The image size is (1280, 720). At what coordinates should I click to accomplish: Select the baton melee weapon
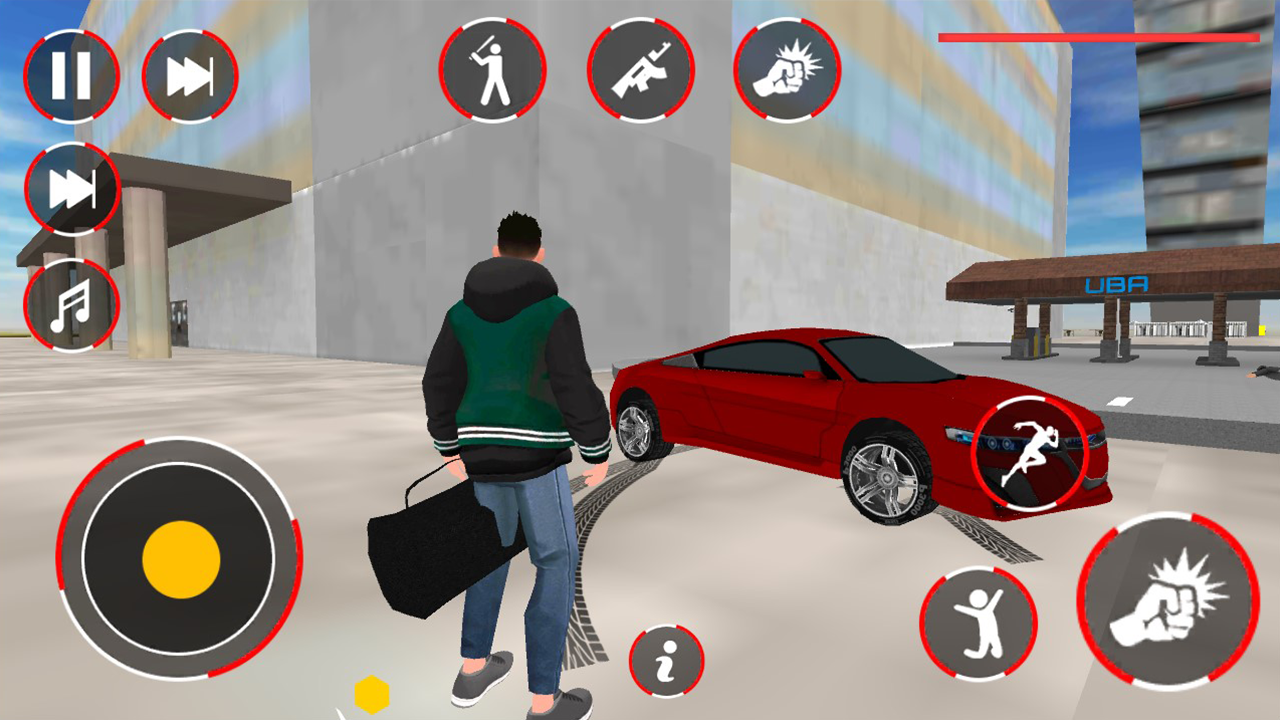pyautogui.click(x=493, y=70)
